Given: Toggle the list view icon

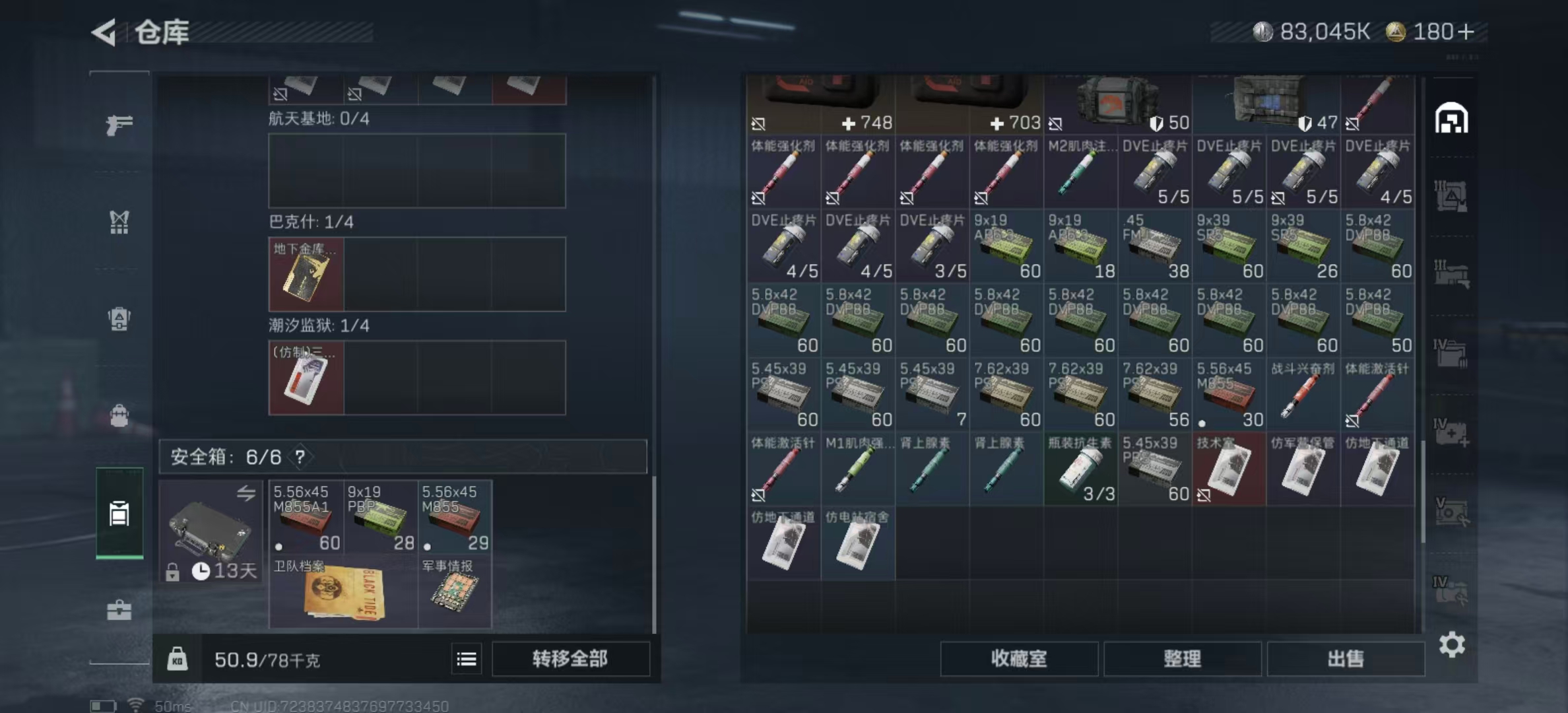Looking at the screenshot, I should click(467, 658).
